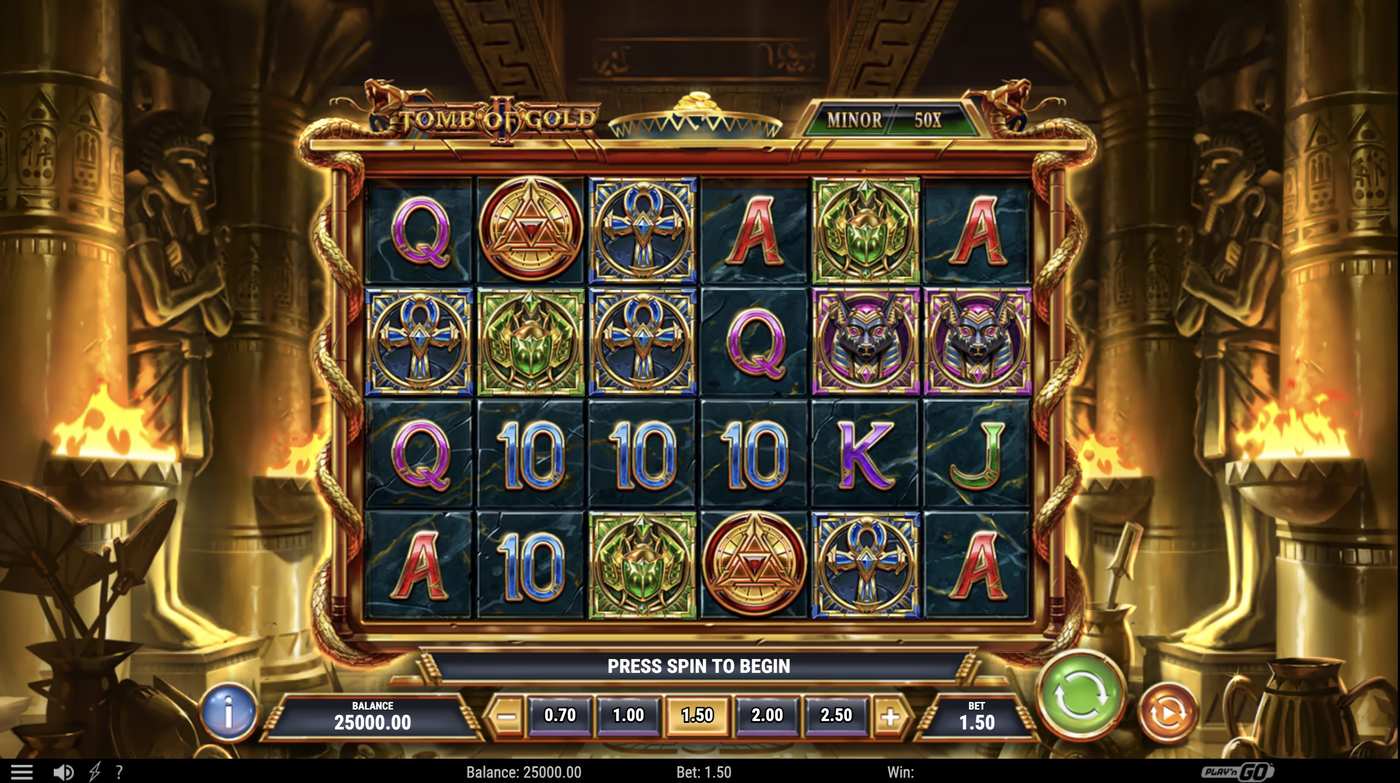Screen dimensions: 1400x783
Task: Open the game information panel
Action: pos(228,713)
